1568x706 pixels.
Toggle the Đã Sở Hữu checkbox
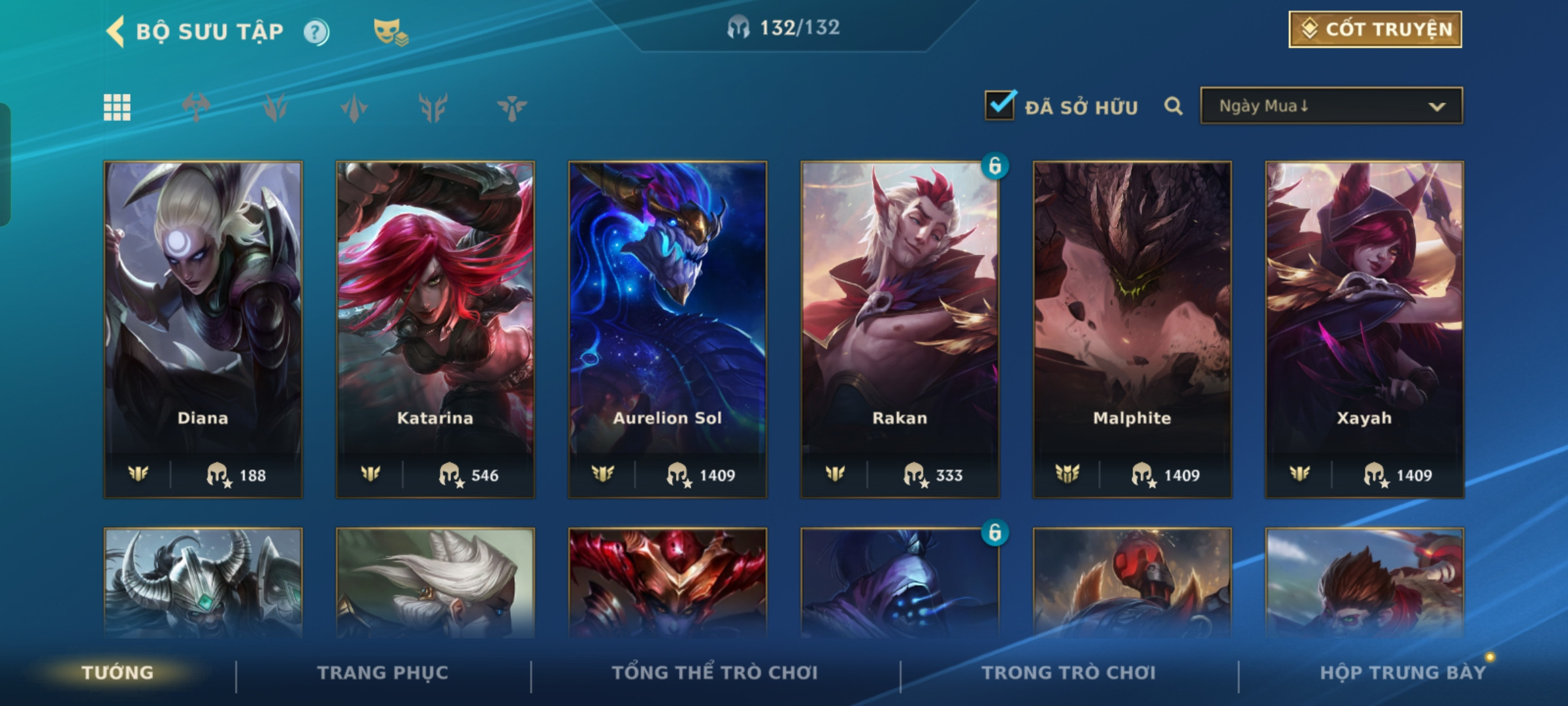(x=1000, y=105)
